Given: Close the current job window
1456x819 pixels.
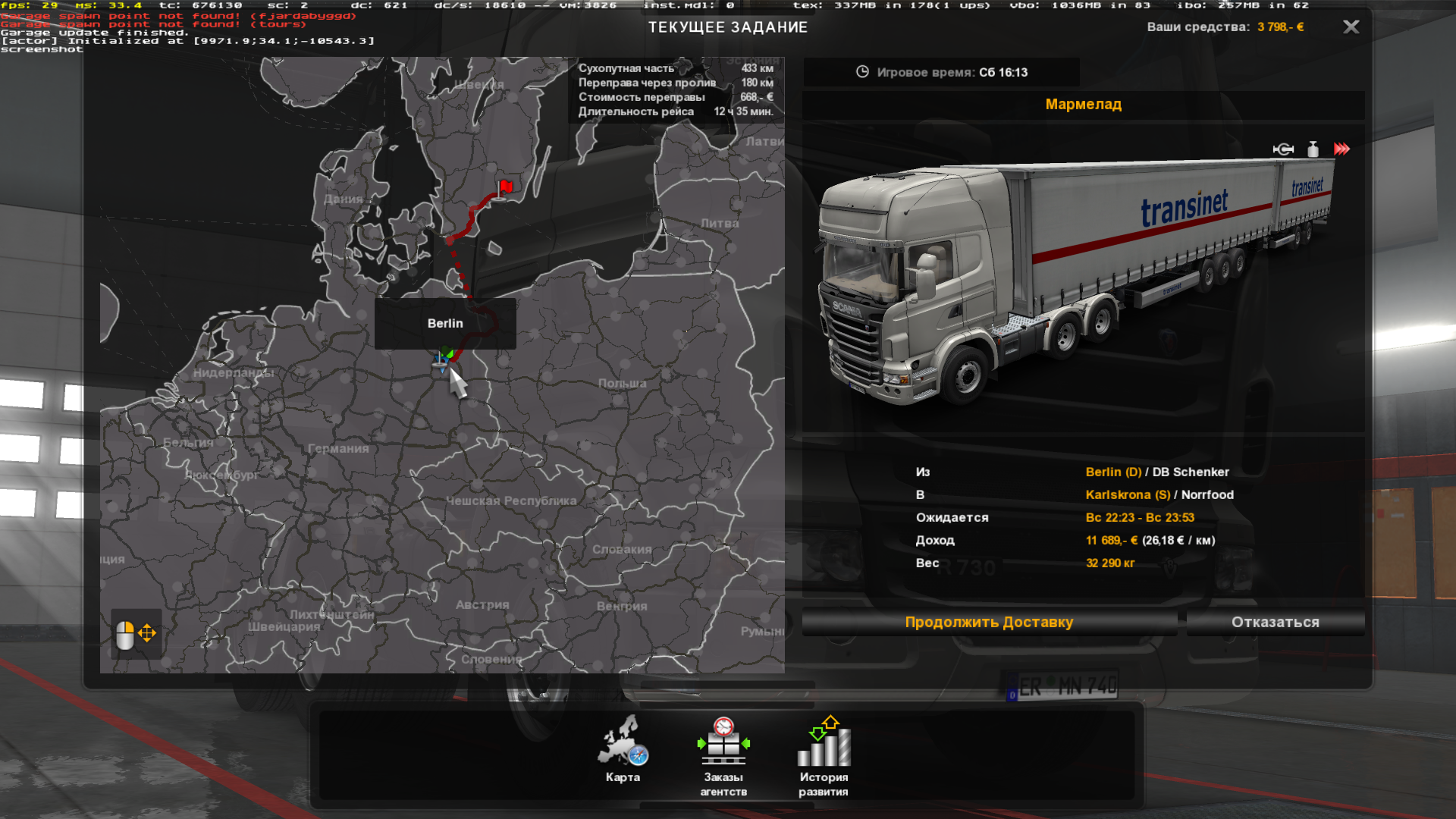Looking at the screenshot, I should tap(1351, 27).
